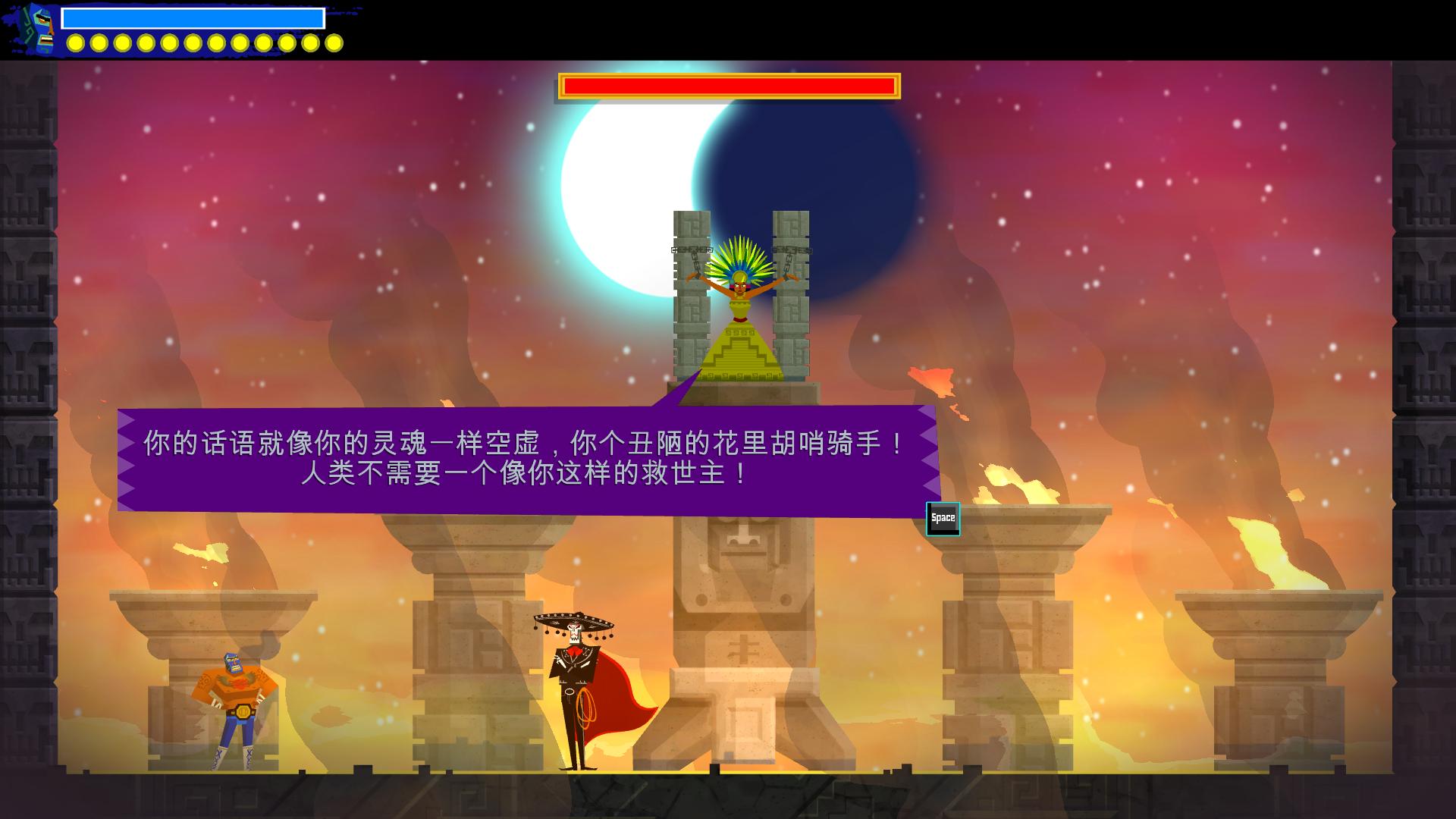Click the last yellow stamina orb
The height and width of the screenshot is (819, 1456).
click(x=334, y=42)
